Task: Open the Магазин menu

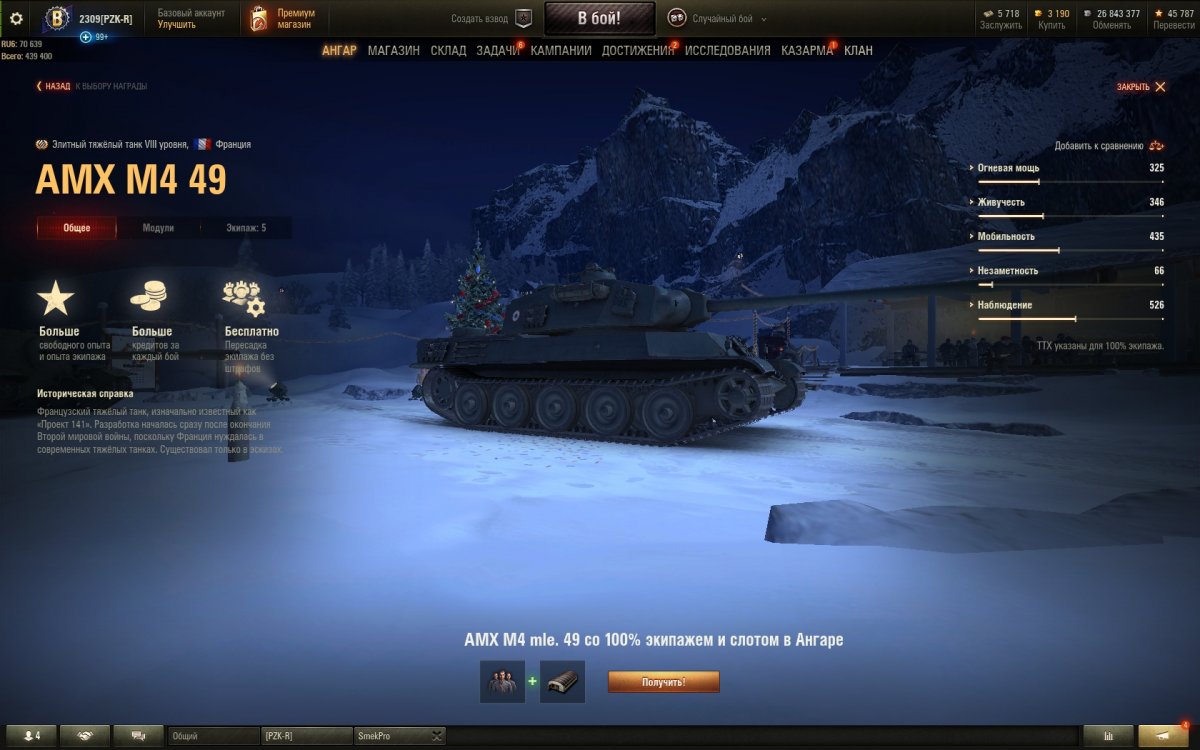Action: pyautogui.click(x=393, y=50)
